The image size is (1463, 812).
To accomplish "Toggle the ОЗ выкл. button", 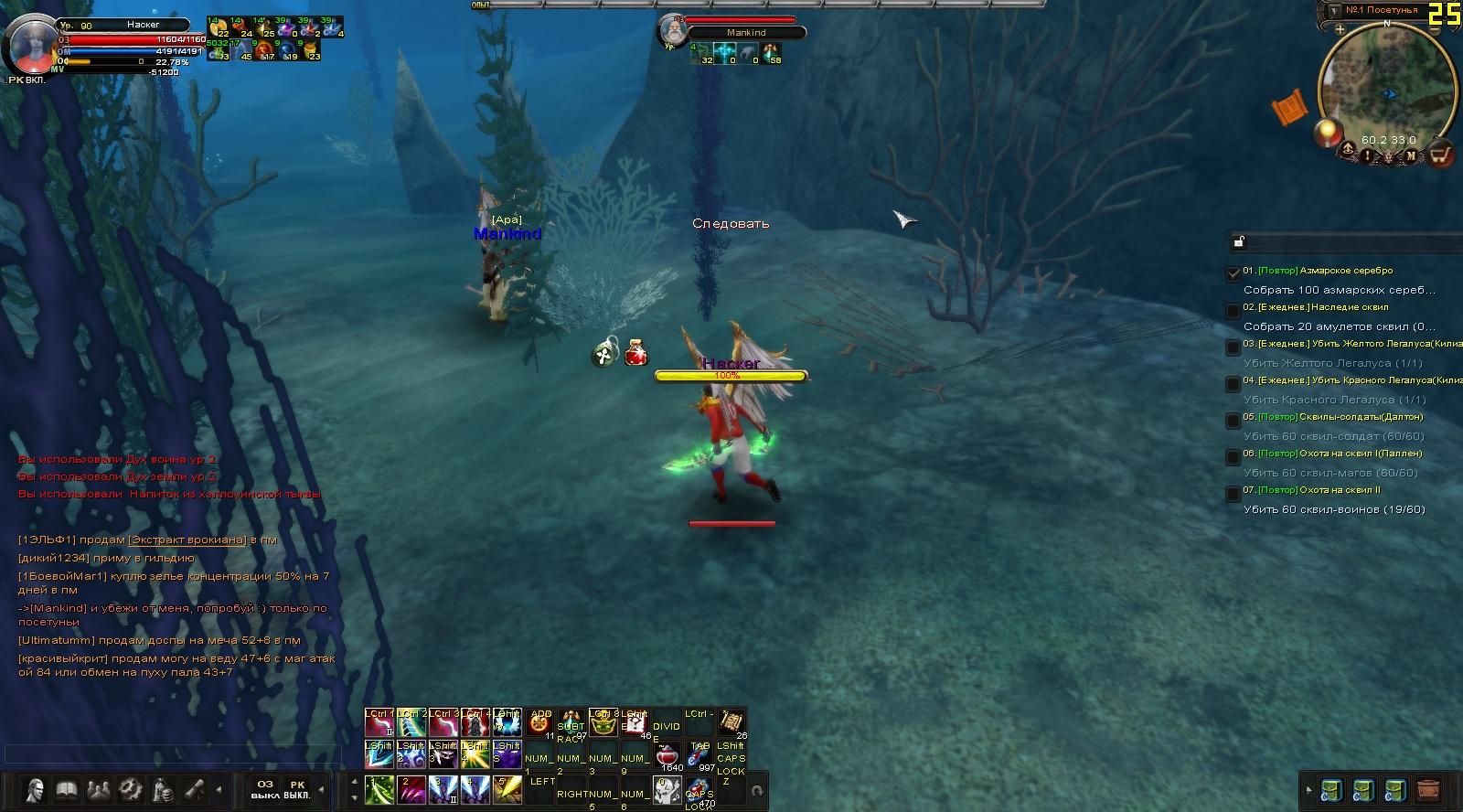I will coord(265,789).
